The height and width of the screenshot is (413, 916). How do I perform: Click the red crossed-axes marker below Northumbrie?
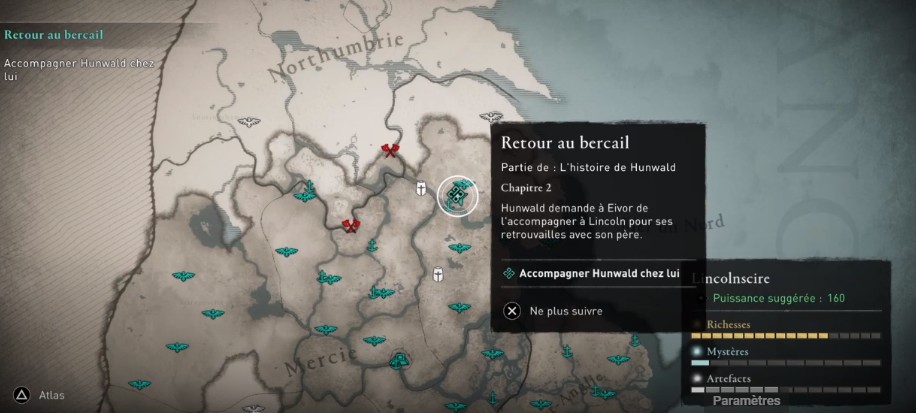(x=389, y=151)
